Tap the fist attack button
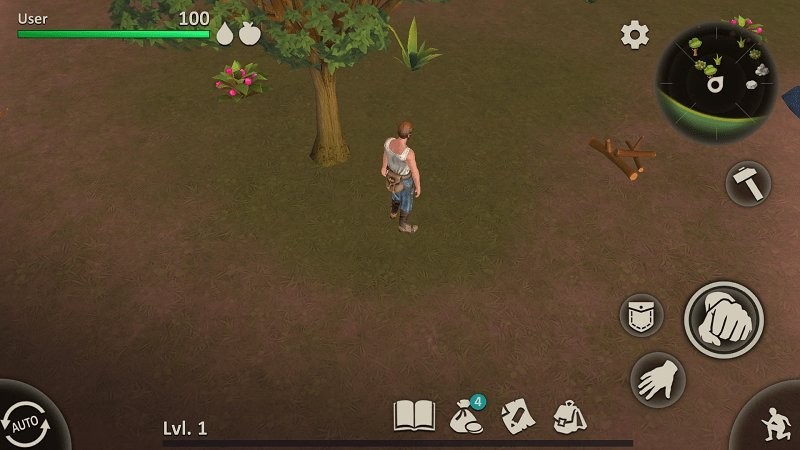Screen dimensions: 800x450 (x=723, y=320)
